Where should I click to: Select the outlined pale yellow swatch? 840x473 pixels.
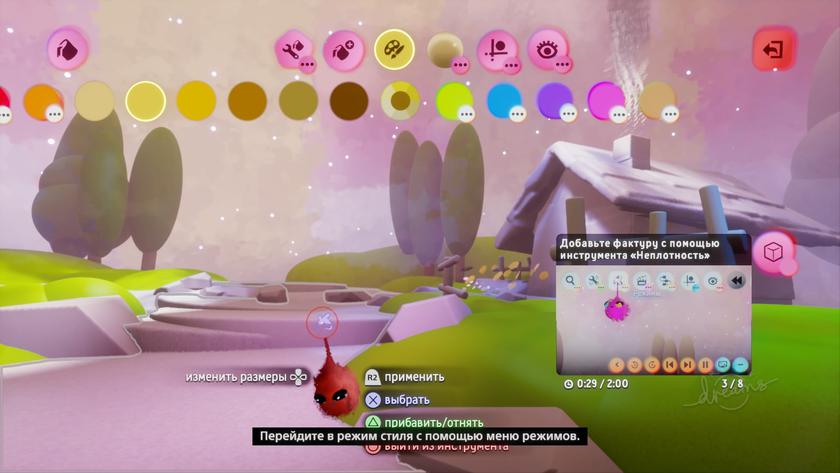[145, 101]
